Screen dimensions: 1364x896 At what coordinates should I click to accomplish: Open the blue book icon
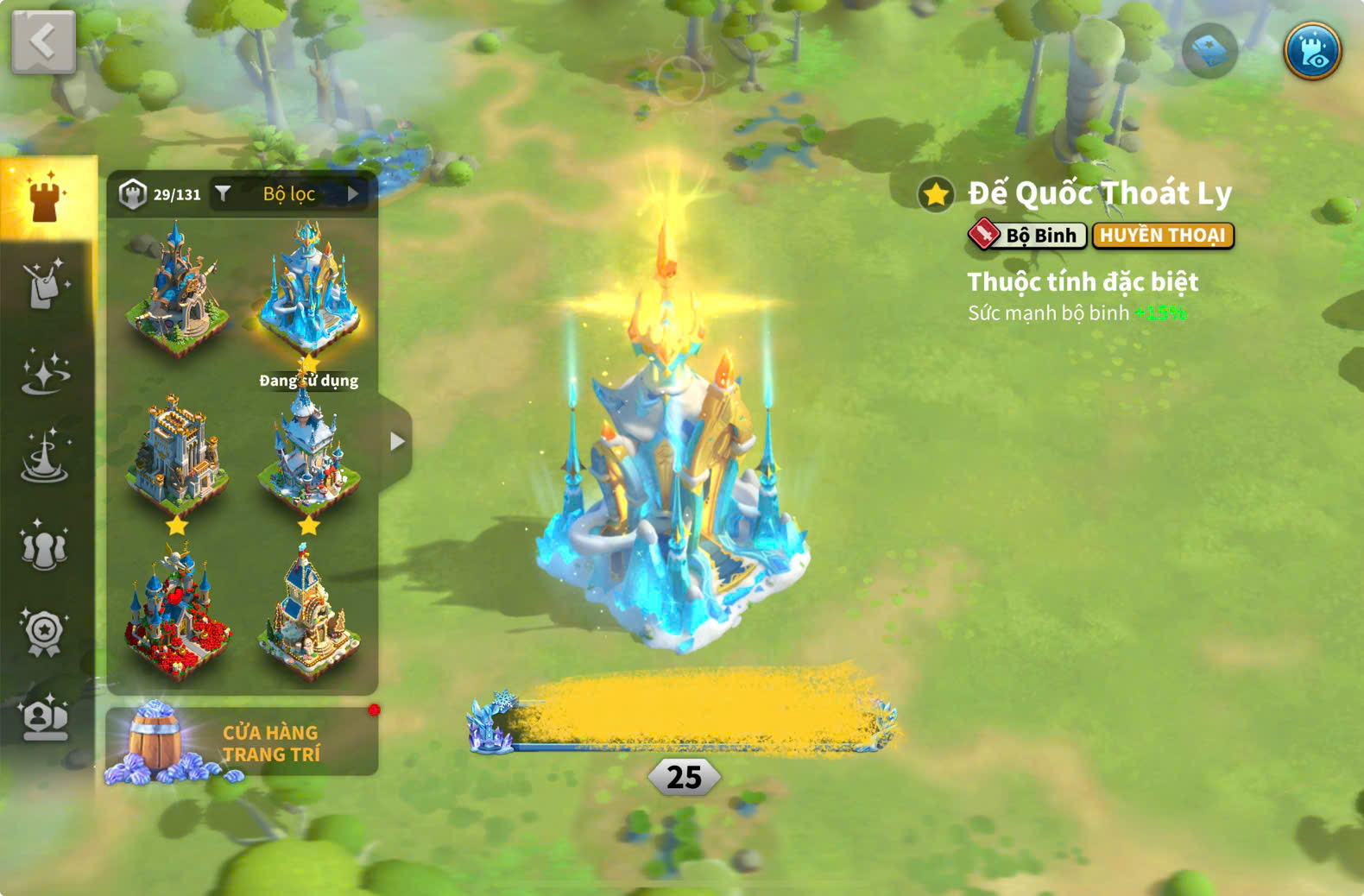click(1209, 51)
